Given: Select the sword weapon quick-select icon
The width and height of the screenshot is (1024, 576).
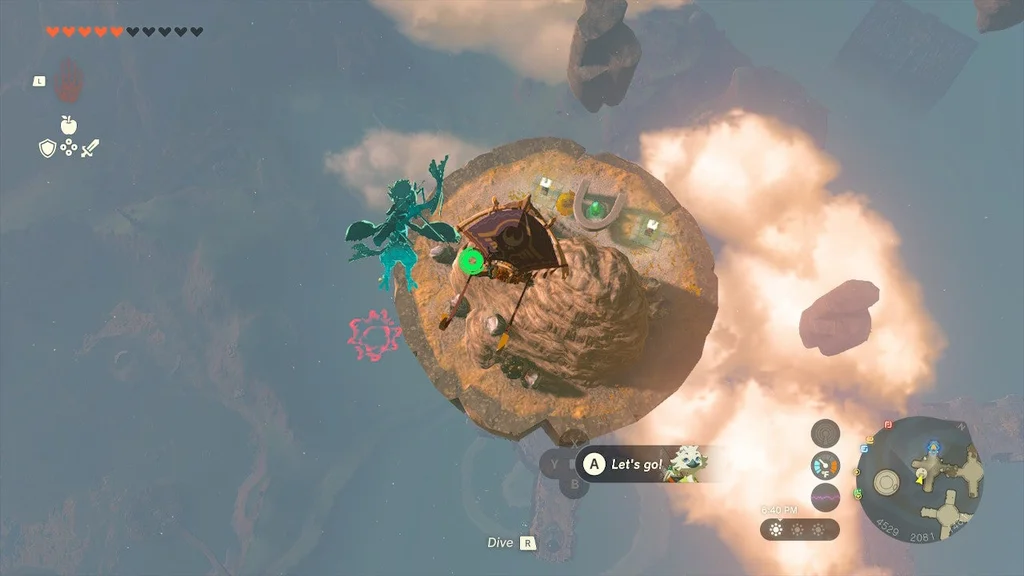Looking at the screenshot, I should pos(91,148).
